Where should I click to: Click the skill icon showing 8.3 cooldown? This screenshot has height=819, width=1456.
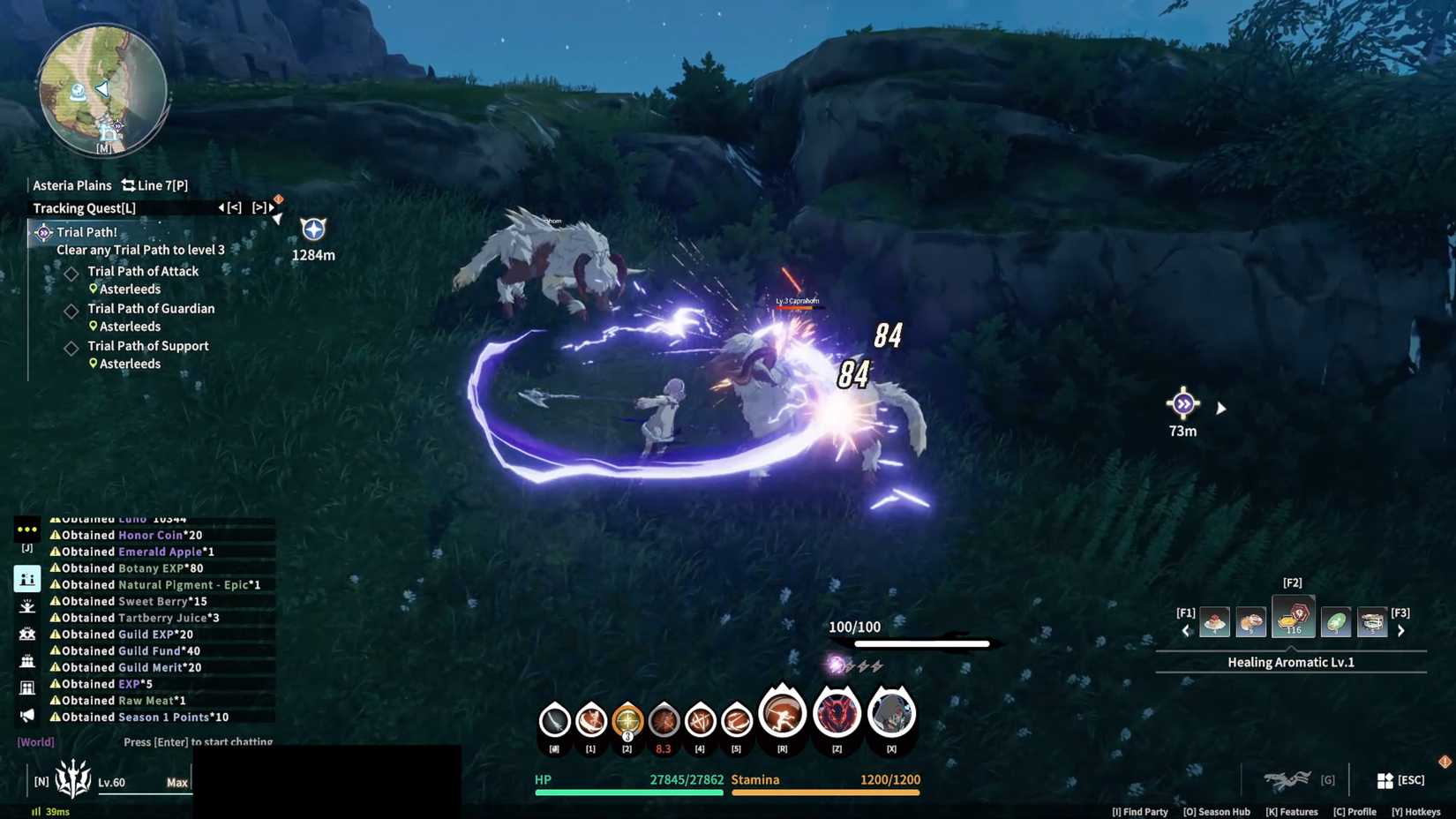click(x=664, y=719)
